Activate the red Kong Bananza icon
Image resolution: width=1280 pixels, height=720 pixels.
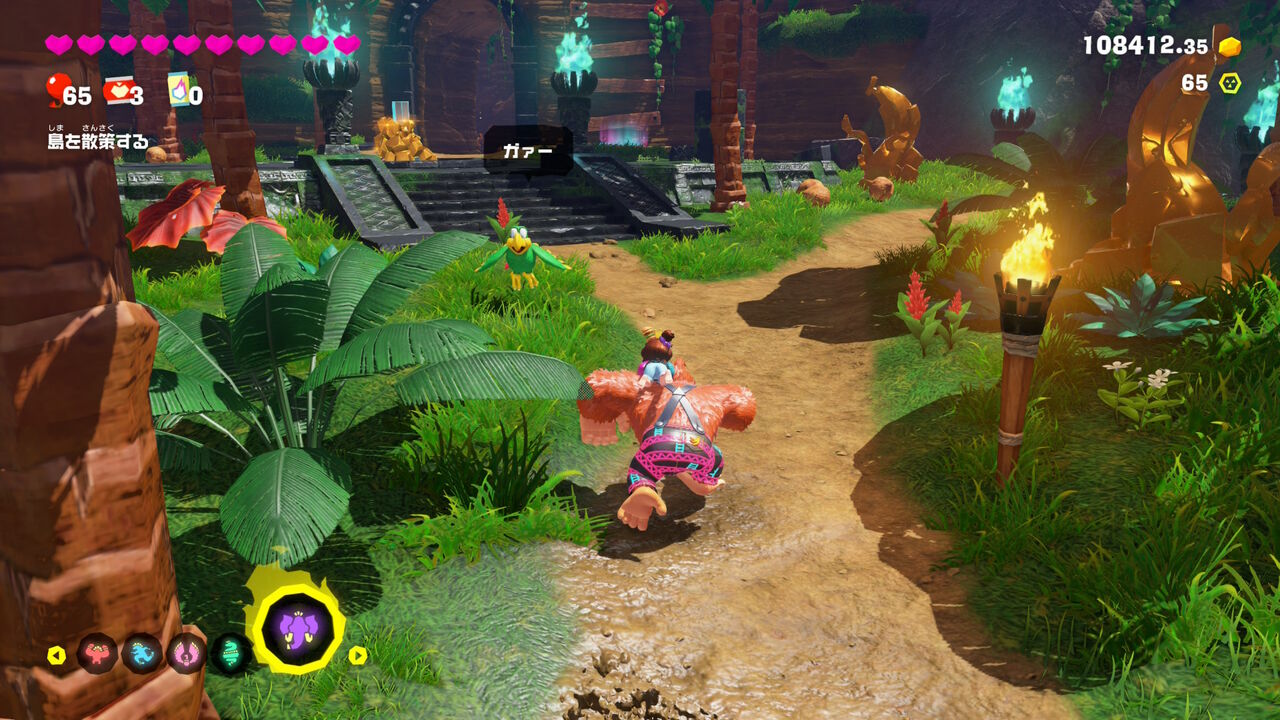click(x=97, y=654)
